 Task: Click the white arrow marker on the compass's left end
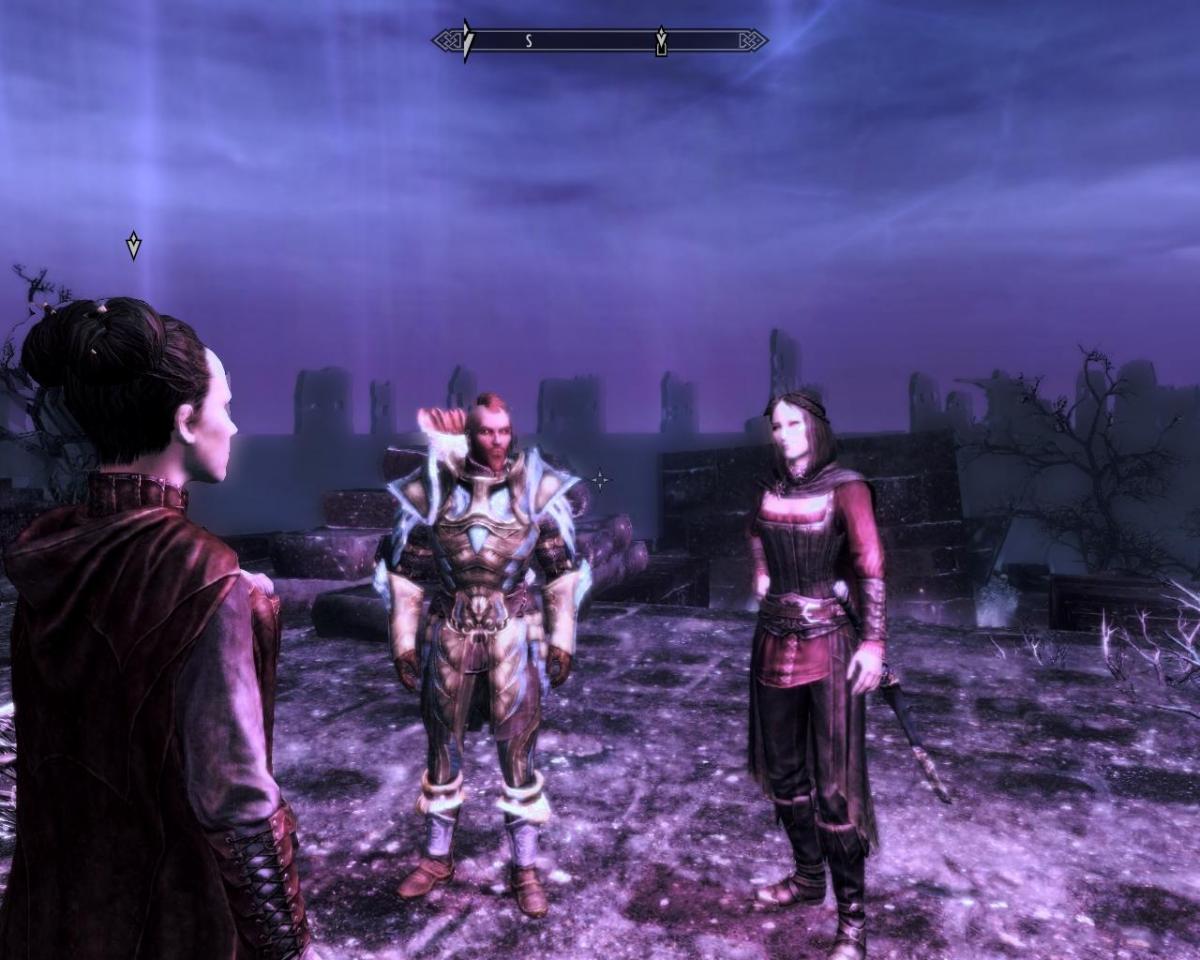tap(467, 41)
